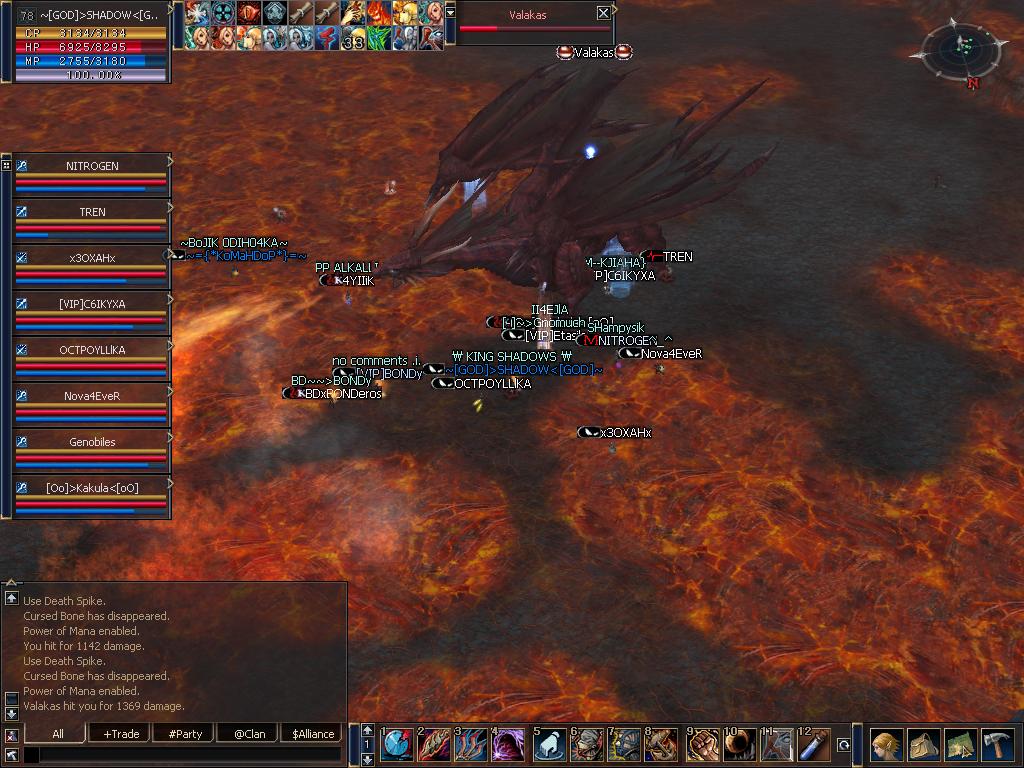Pick [Oo]>Kakula<[oO] in the party list

tap(92, 488)
